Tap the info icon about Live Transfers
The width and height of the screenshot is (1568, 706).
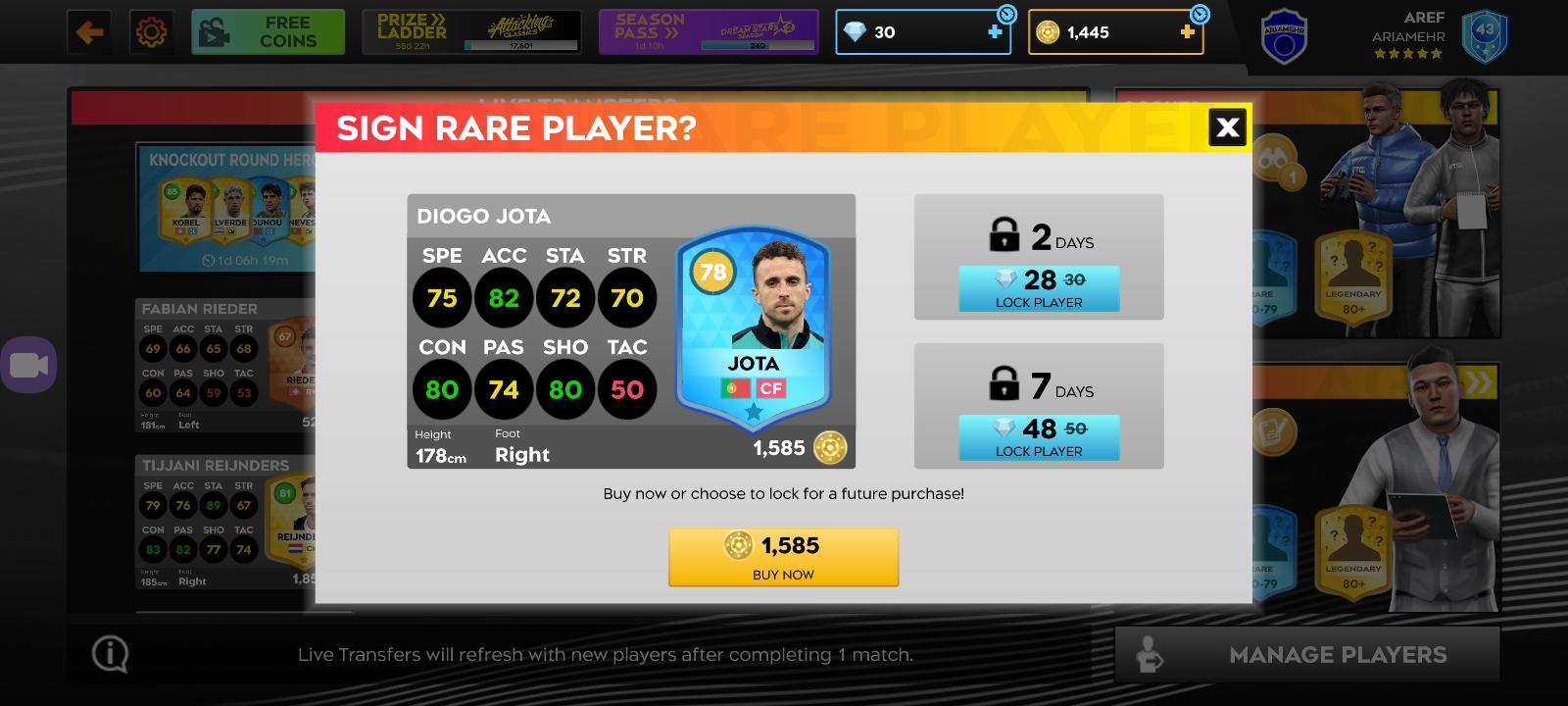click(x=110, y=654)
